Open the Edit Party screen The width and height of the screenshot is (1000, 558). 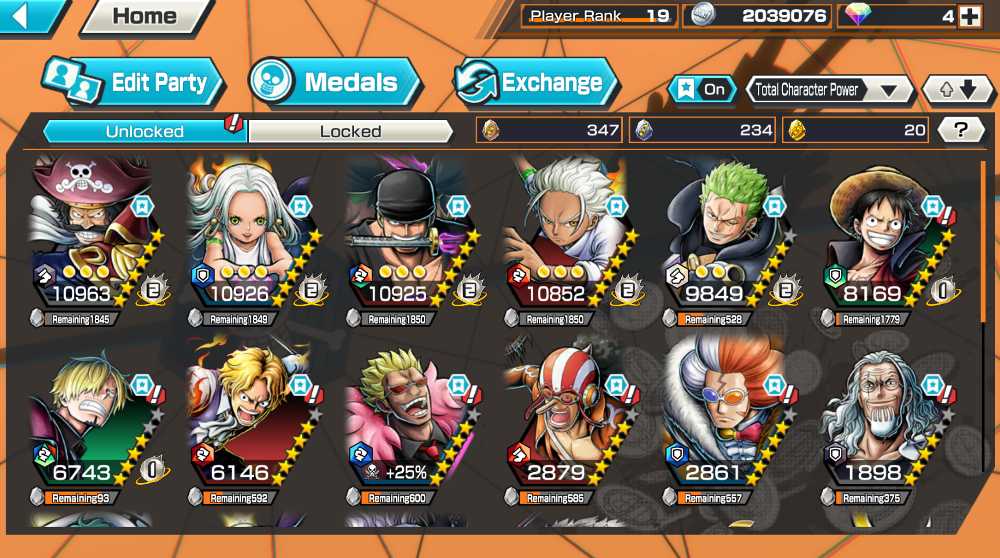pyautogui.click(x=132, y=82)
